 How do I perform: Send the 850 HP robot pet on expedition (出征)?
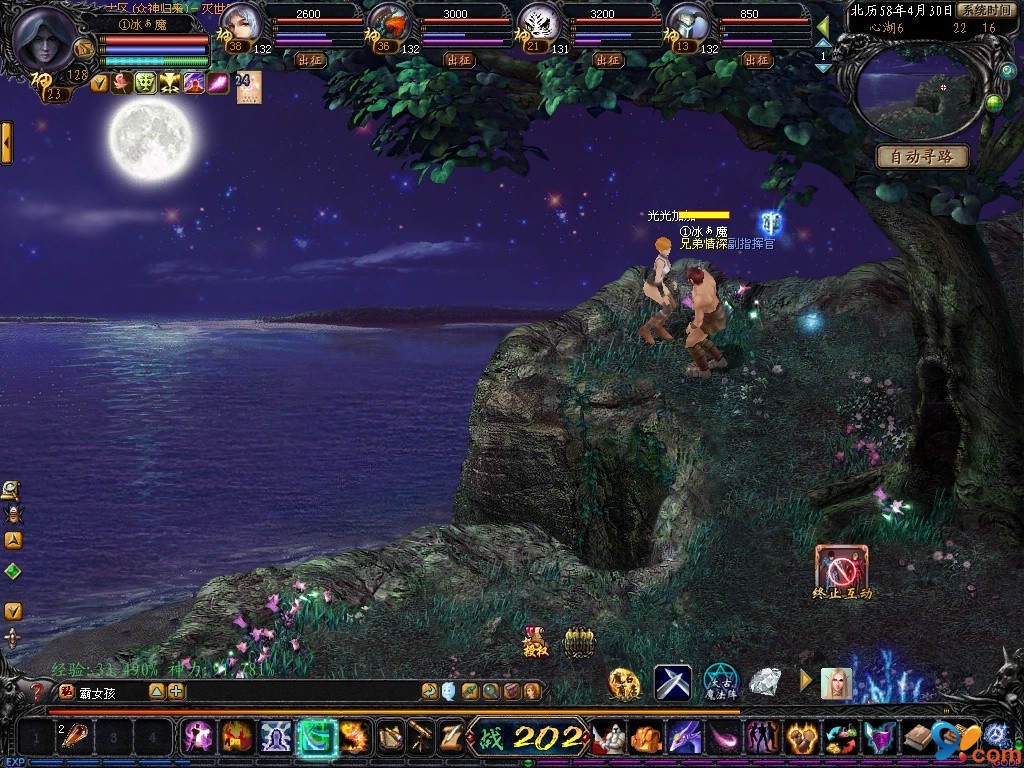pyautogui.click(x=757, y=60)
